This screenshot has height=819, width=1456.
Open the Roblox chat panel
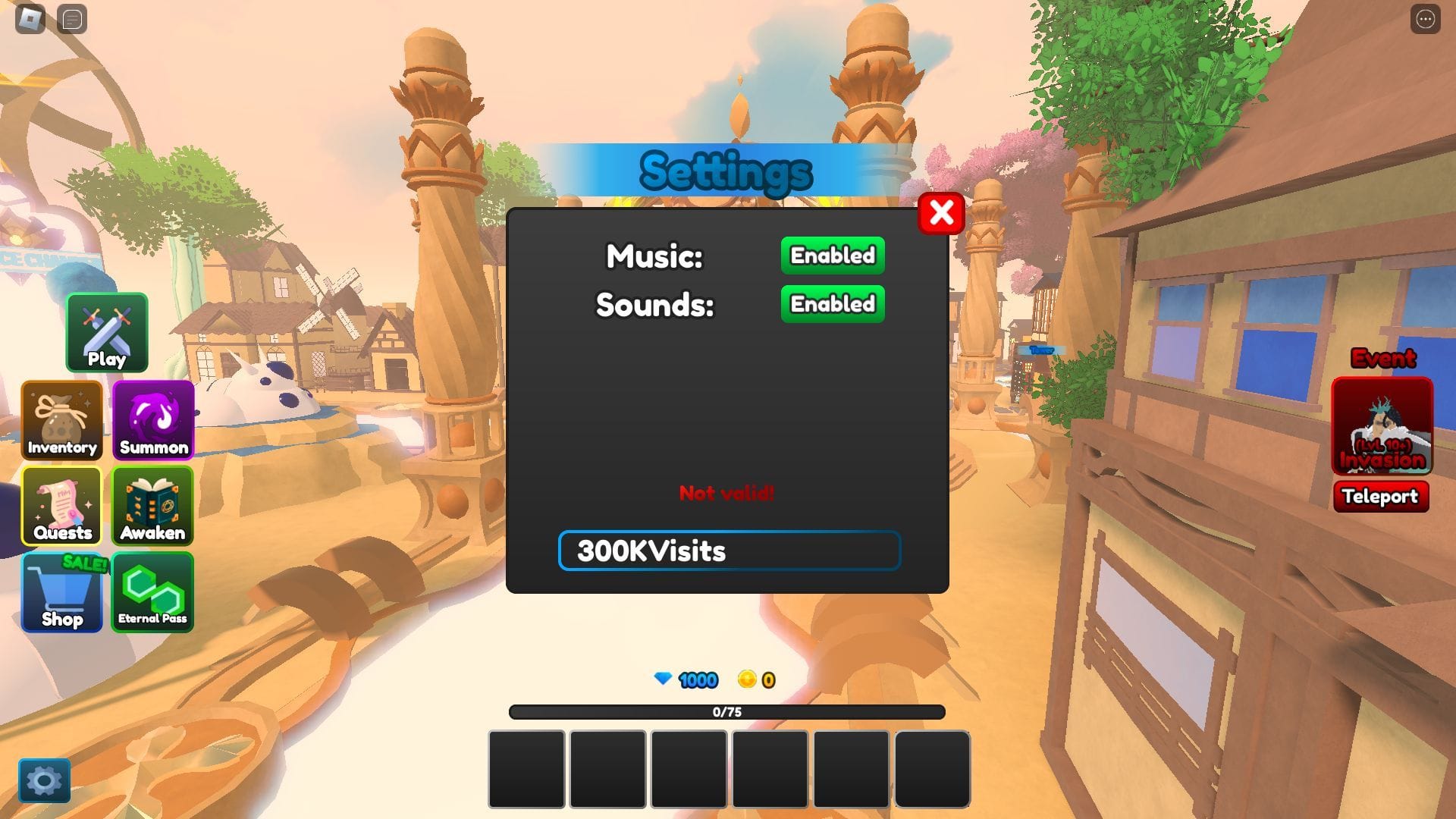click(x=72, y=19)
